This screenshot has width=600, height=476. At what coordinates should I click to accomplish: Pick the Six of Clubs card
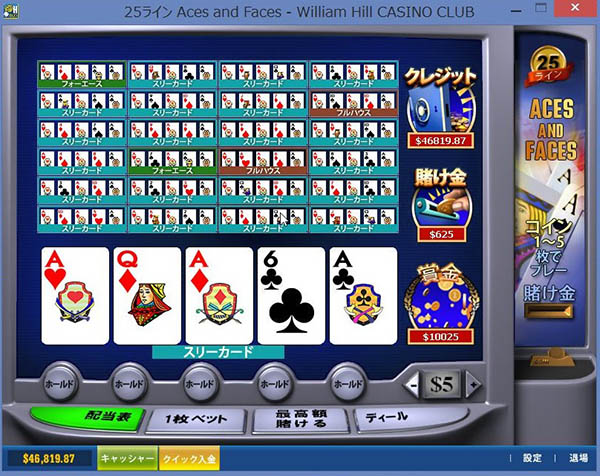pos(291,295)
